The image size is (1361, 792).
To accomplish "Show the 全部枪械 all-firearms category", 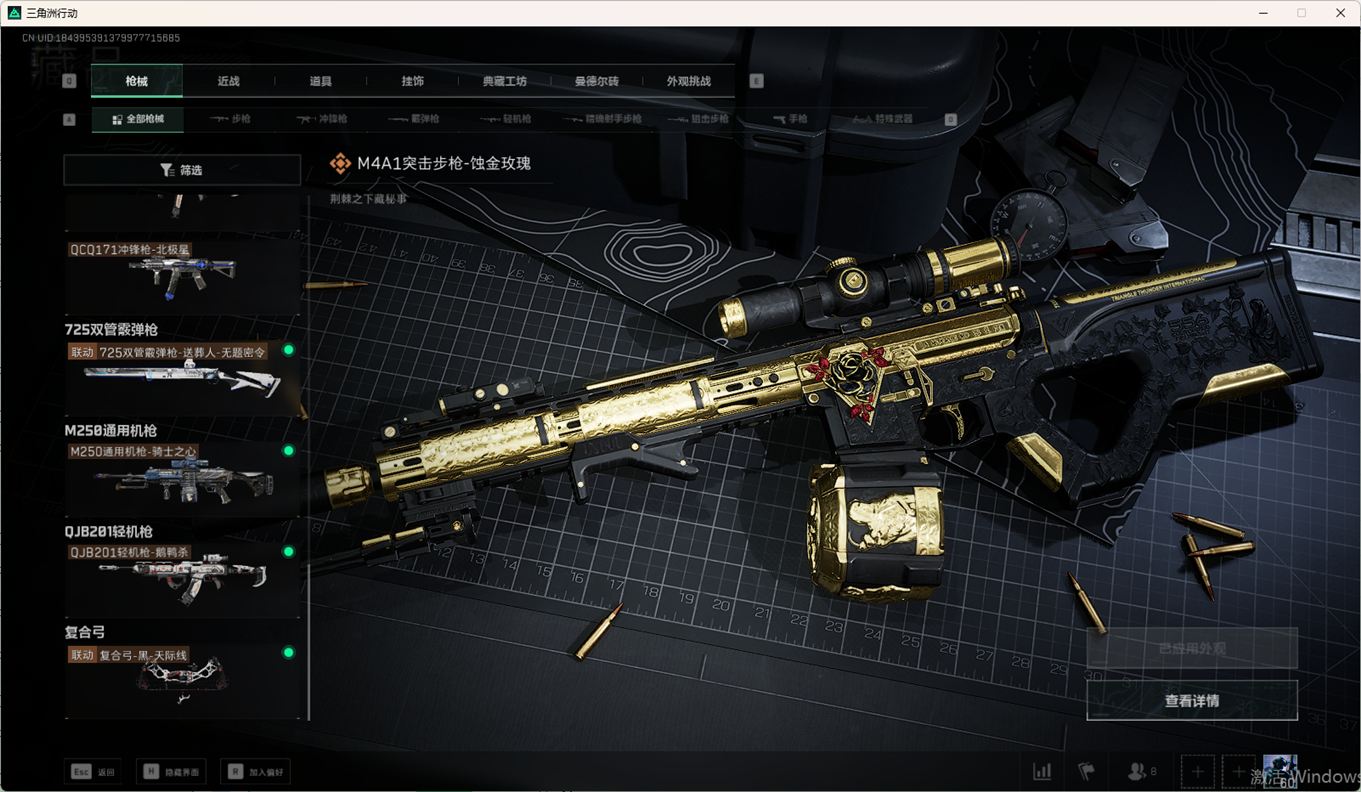I will [x=138, y=119].
